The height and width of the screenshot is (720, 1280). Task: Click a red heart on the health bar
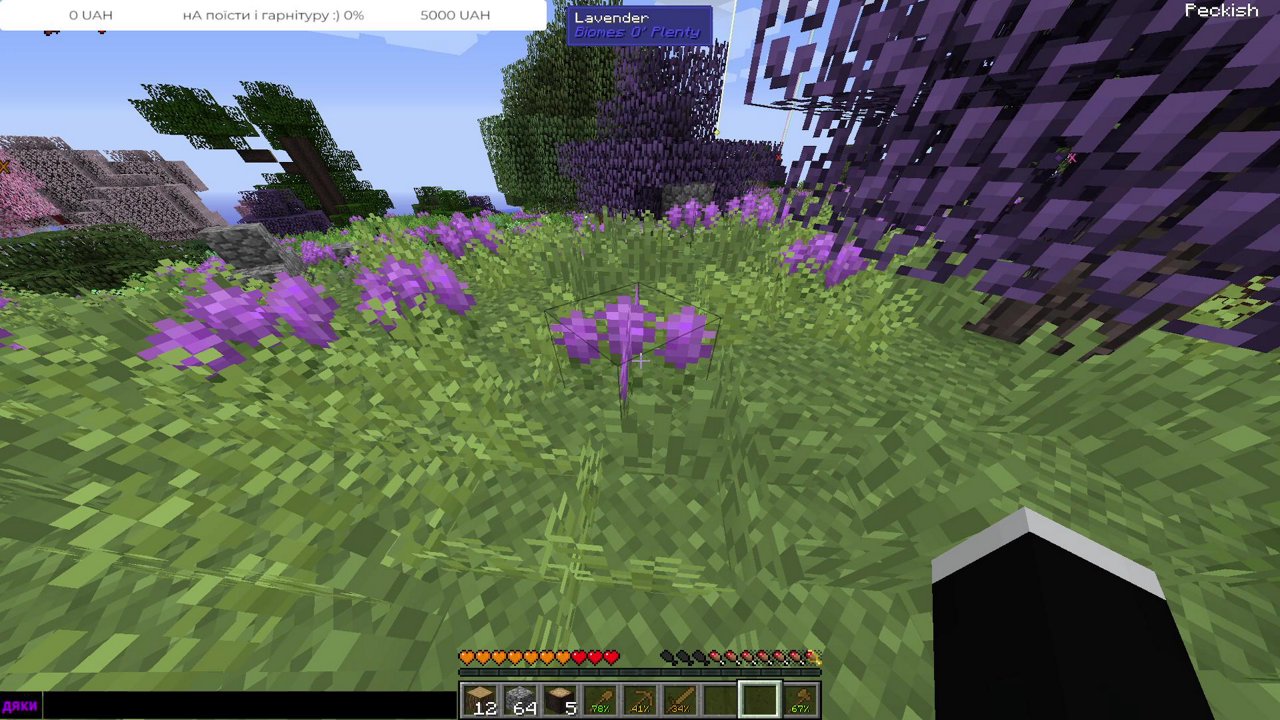click(x=595, y=657)
